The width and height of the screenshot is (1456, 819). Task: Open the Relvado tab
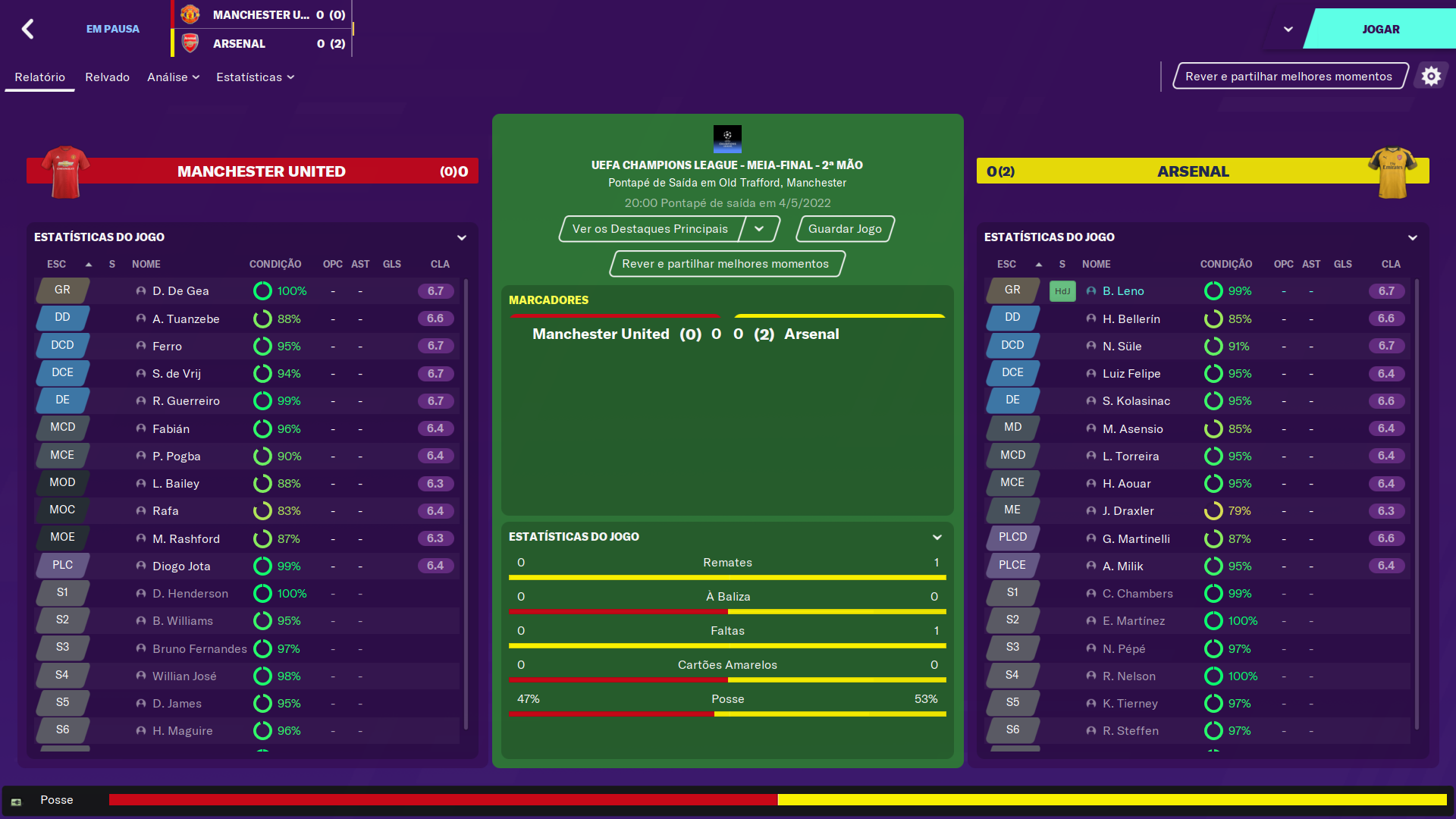pos(107,77)
